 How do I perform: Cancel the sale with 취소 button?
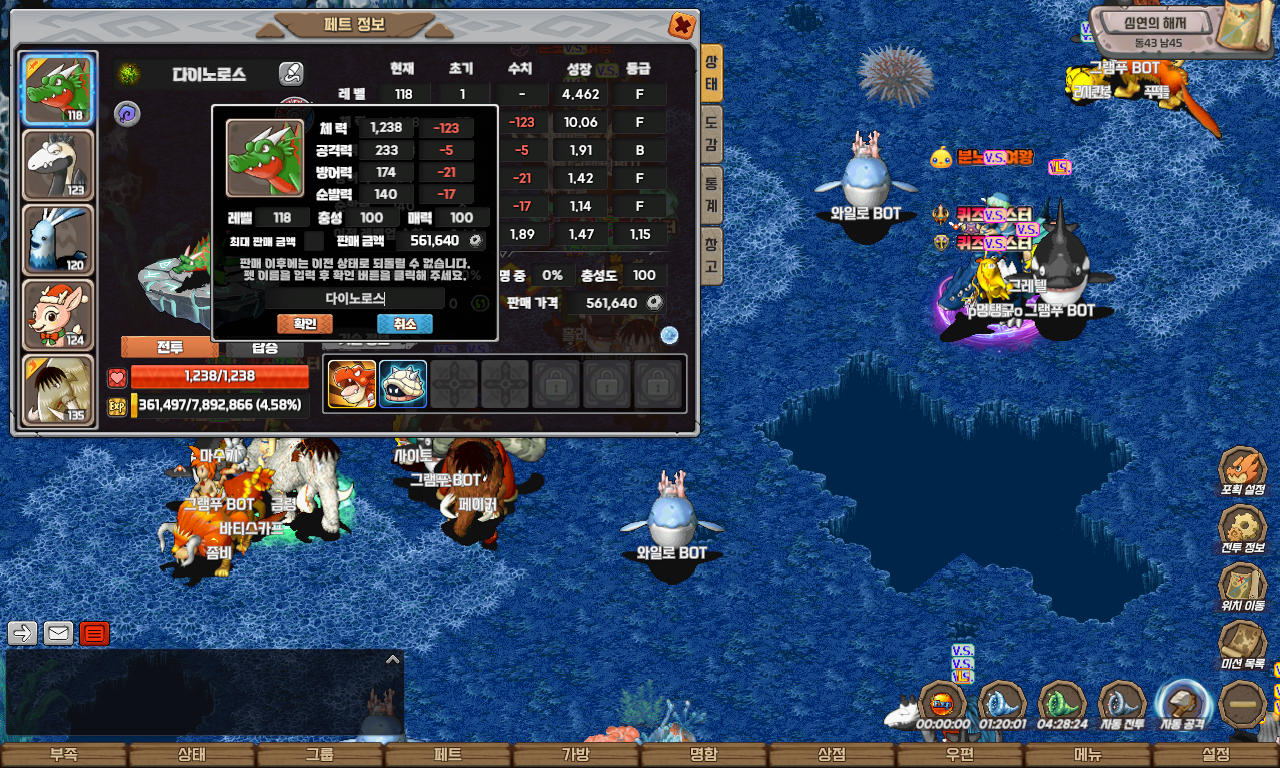404,324
